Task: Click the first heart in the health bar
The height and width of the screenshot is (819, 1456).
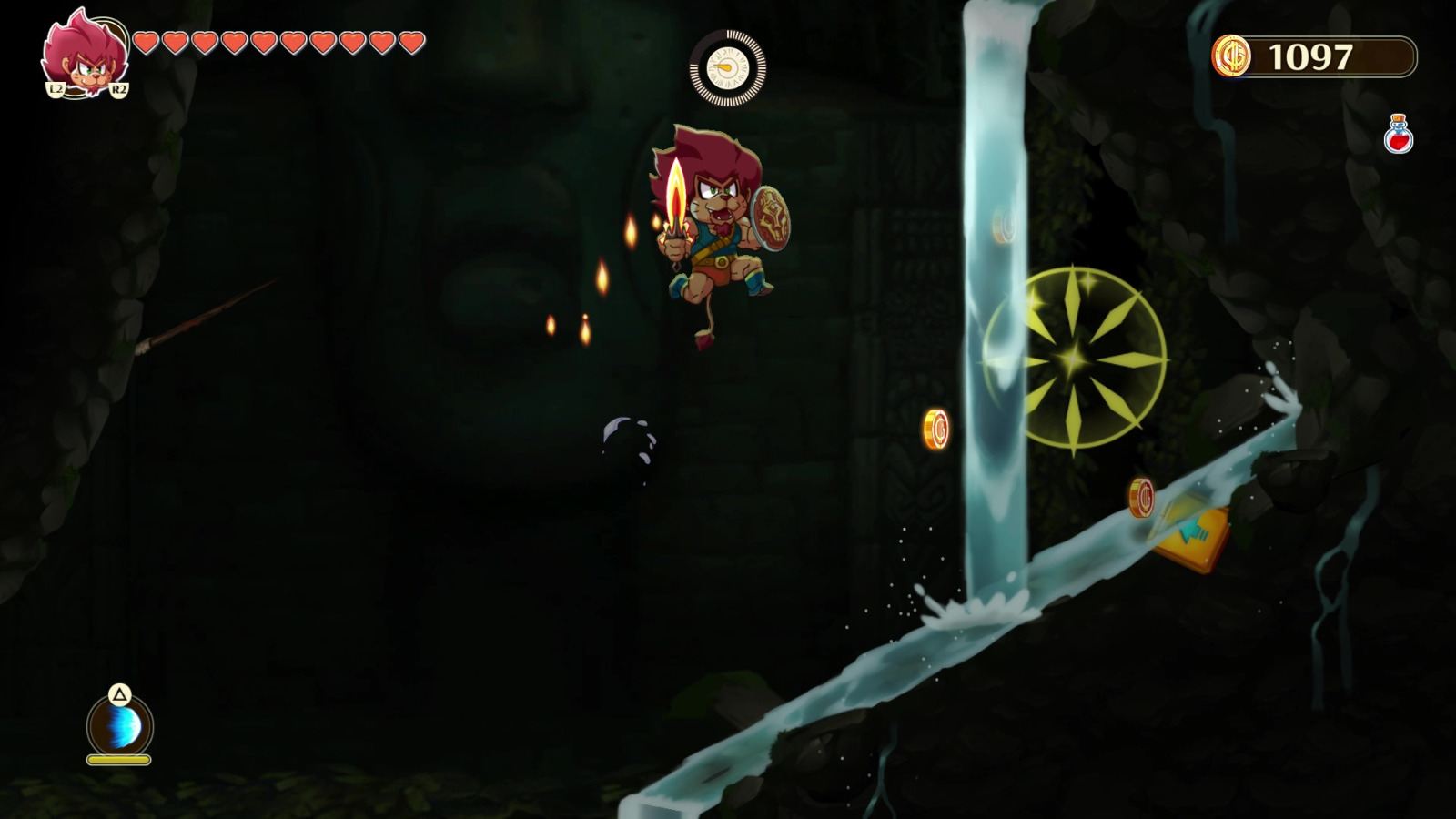Action: 146,42
